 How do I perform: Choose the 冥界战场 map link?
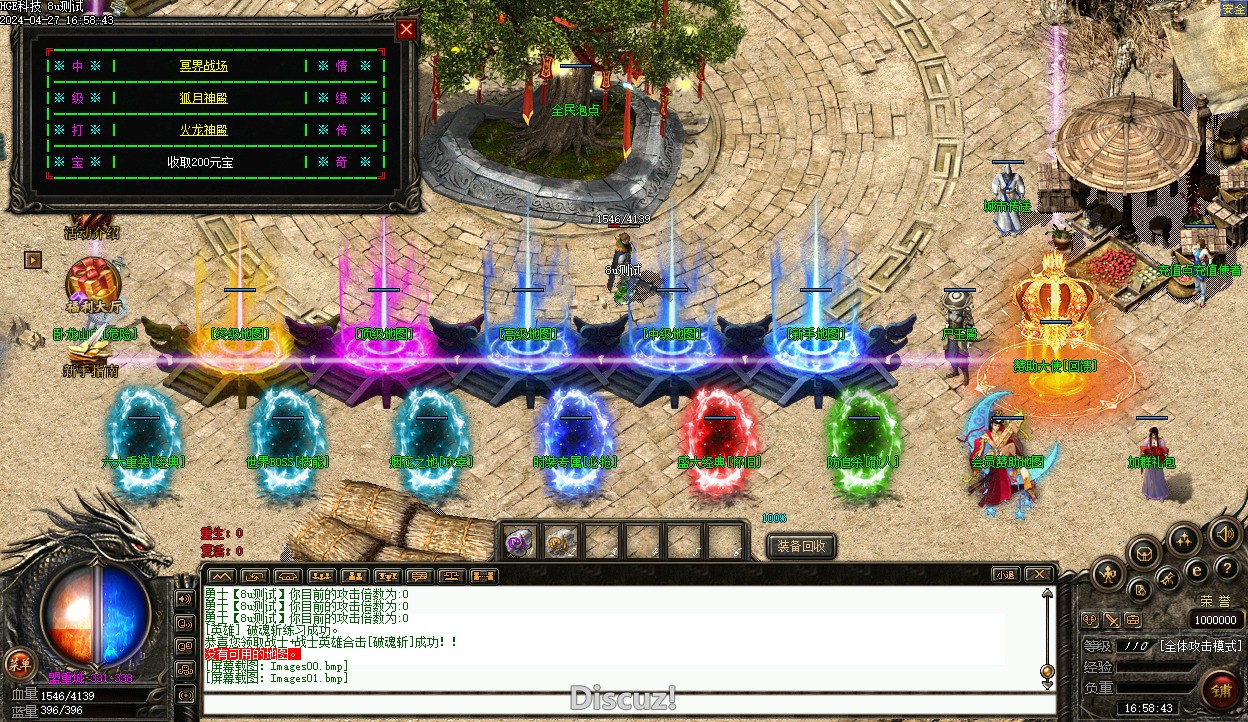pos(204,66)
